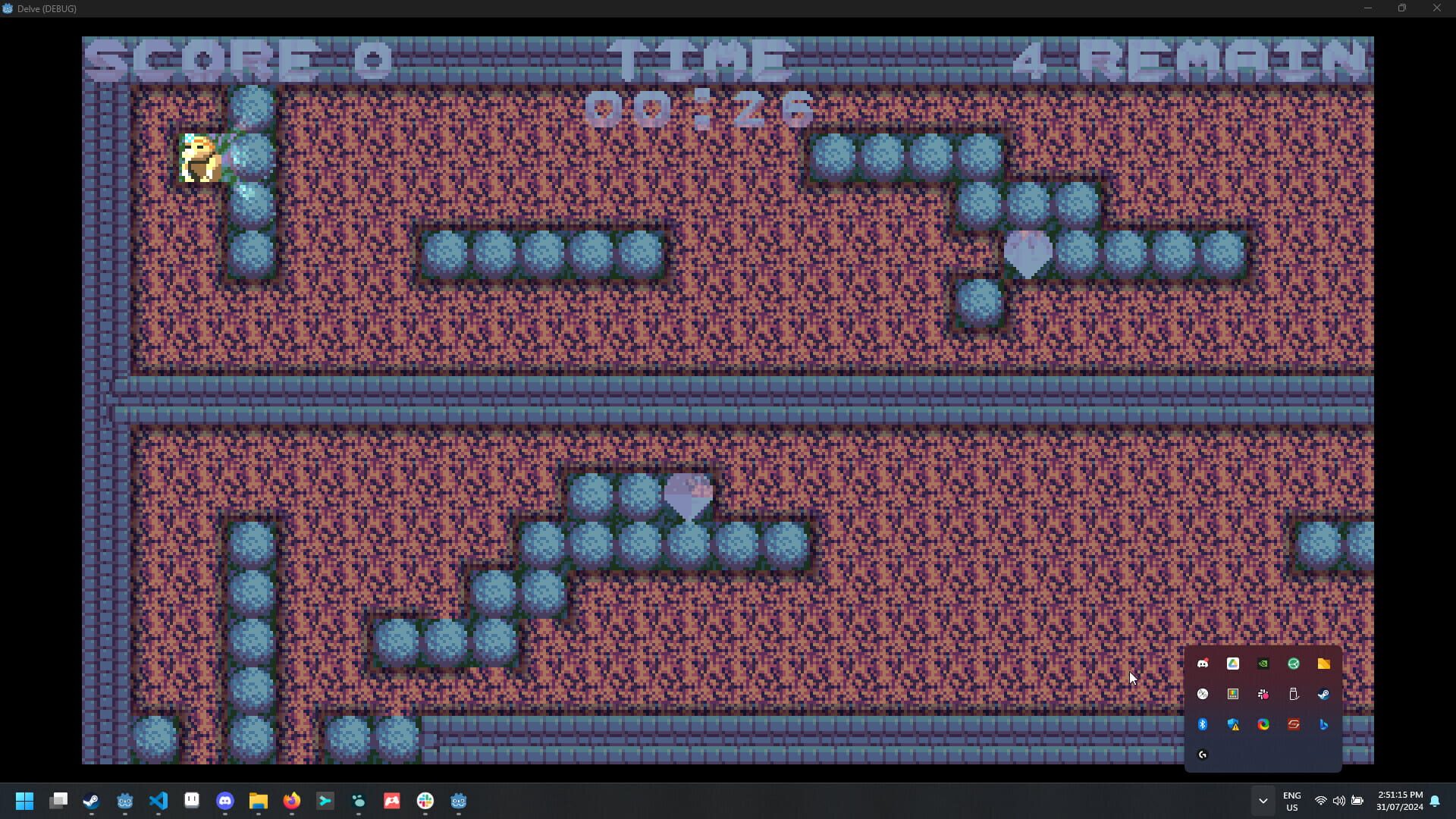Open the Windows Start menu

[x=24, y=802]
